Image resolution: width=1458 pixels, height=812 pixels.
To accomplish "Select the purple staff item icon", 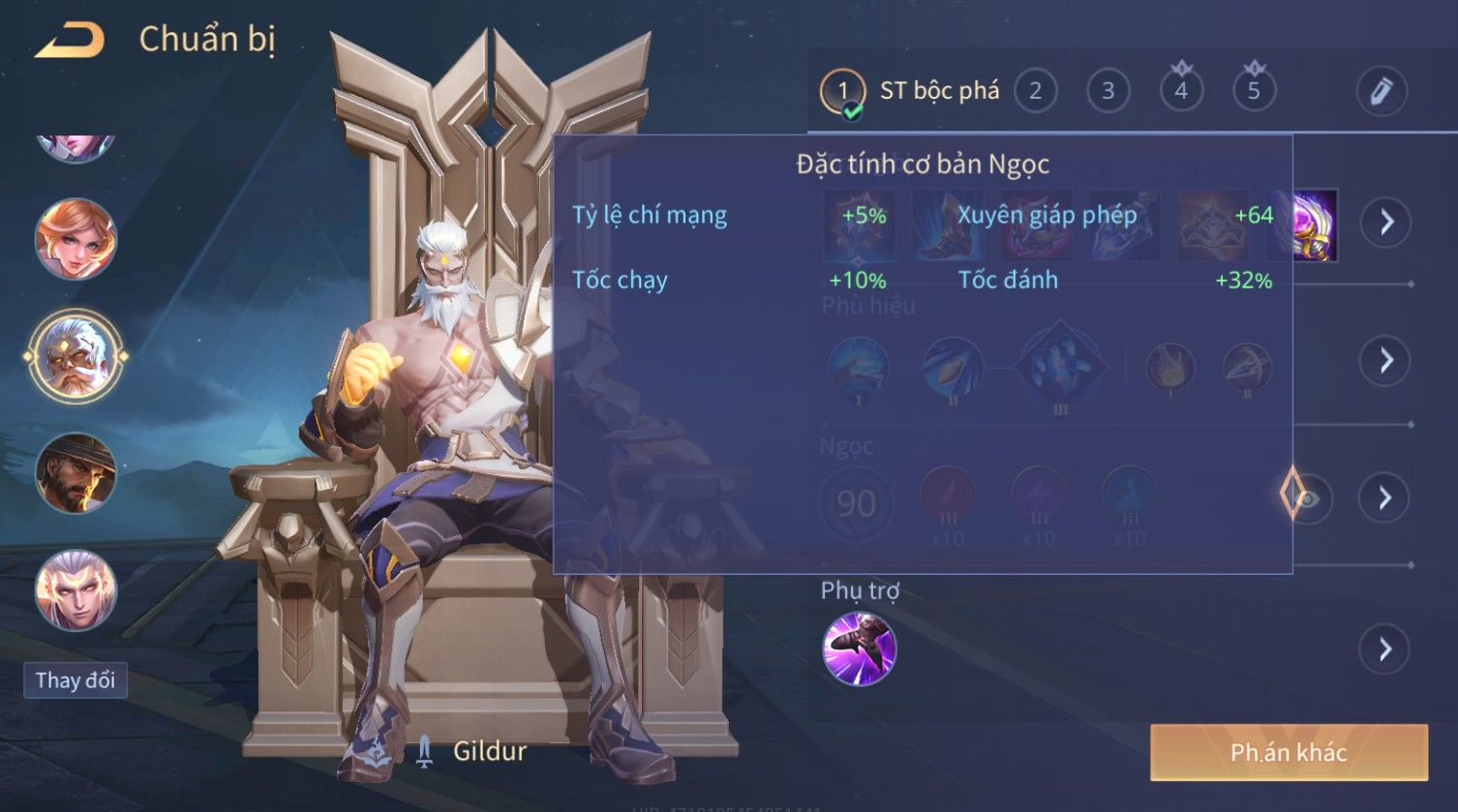I will tap(1316, 226).
